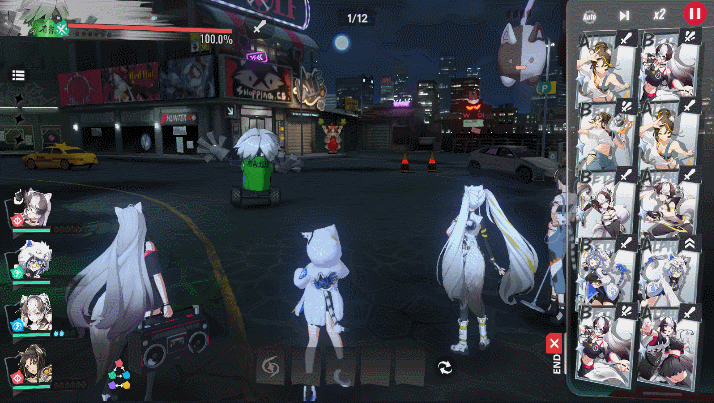The height and width of the screenshot is (403, 714).
Task: Refresh cards with the circular arrows icon
Action: click(x=445, y=368)
